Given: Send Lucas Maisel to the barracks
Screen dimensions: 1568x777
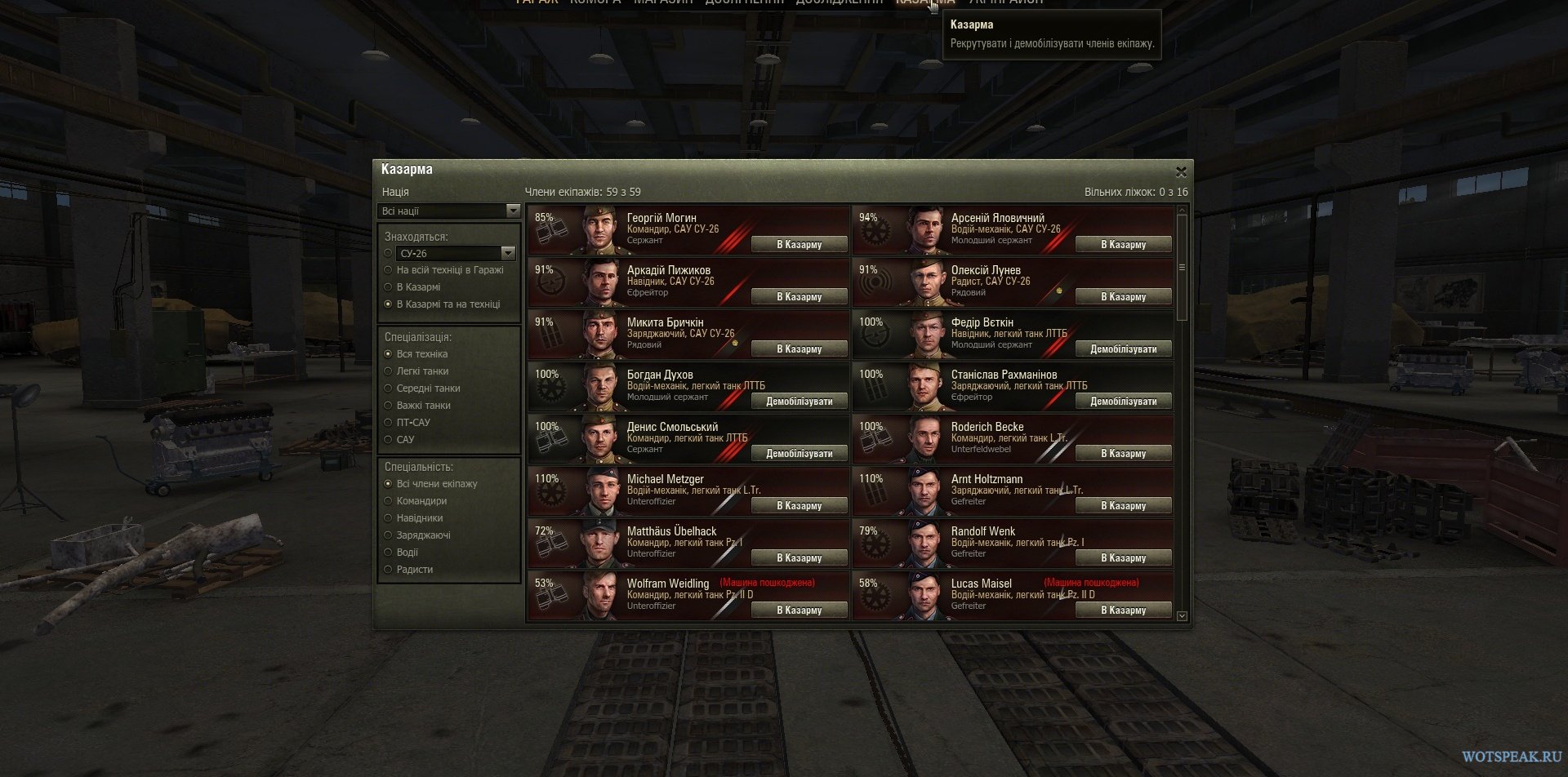Looking at the screenshot, I should [1123, 610].
